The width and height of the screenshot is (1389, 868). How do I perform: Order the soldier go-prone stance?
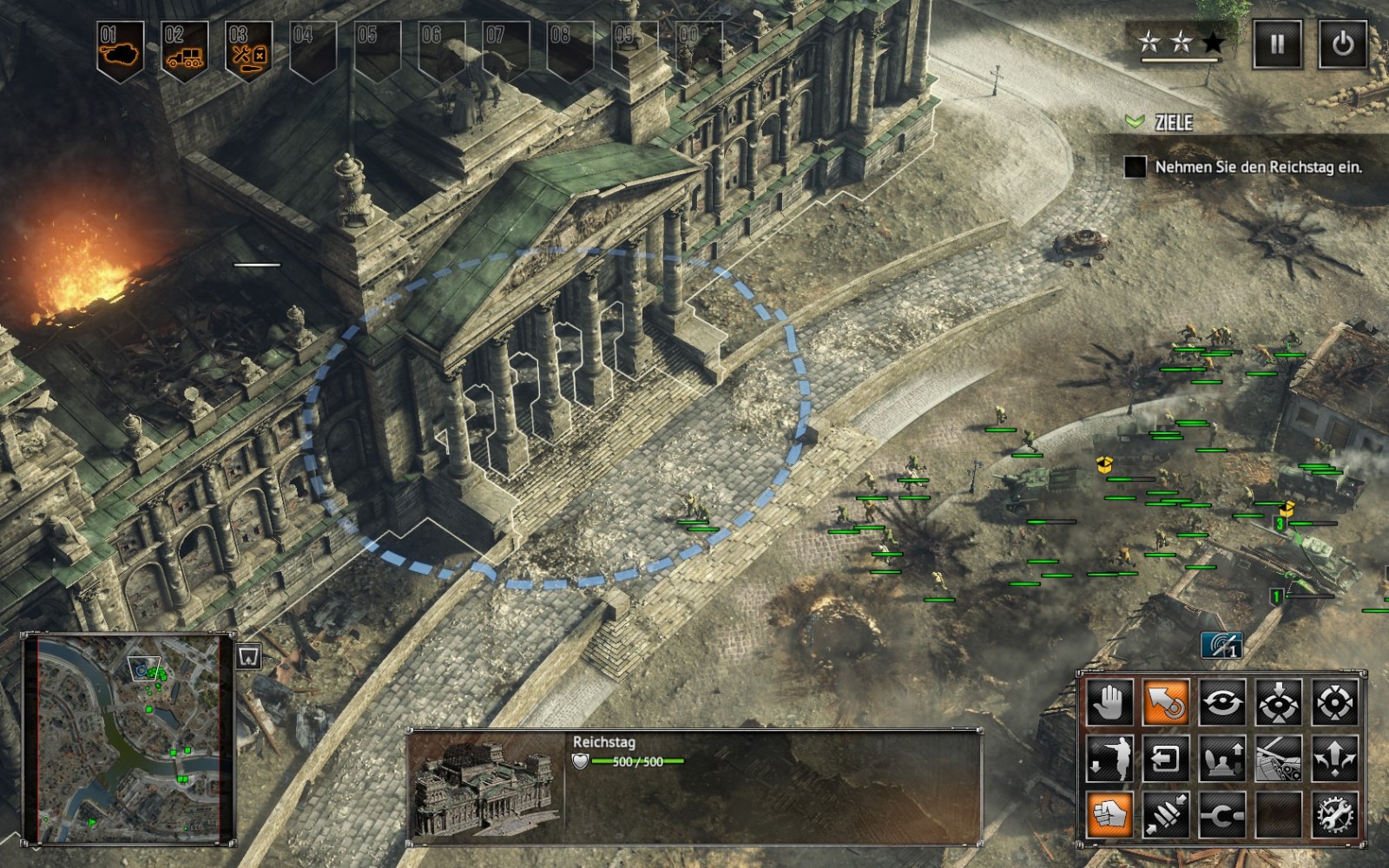[1109, 759]
